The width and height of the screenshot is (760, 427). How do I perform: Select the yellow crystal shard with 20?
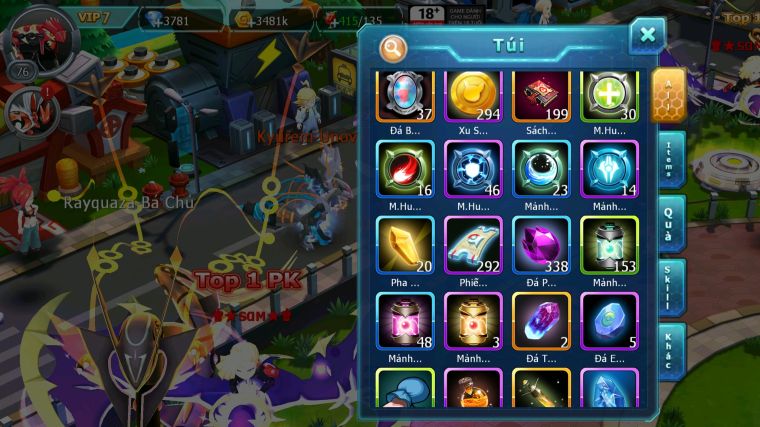(405, 245)
